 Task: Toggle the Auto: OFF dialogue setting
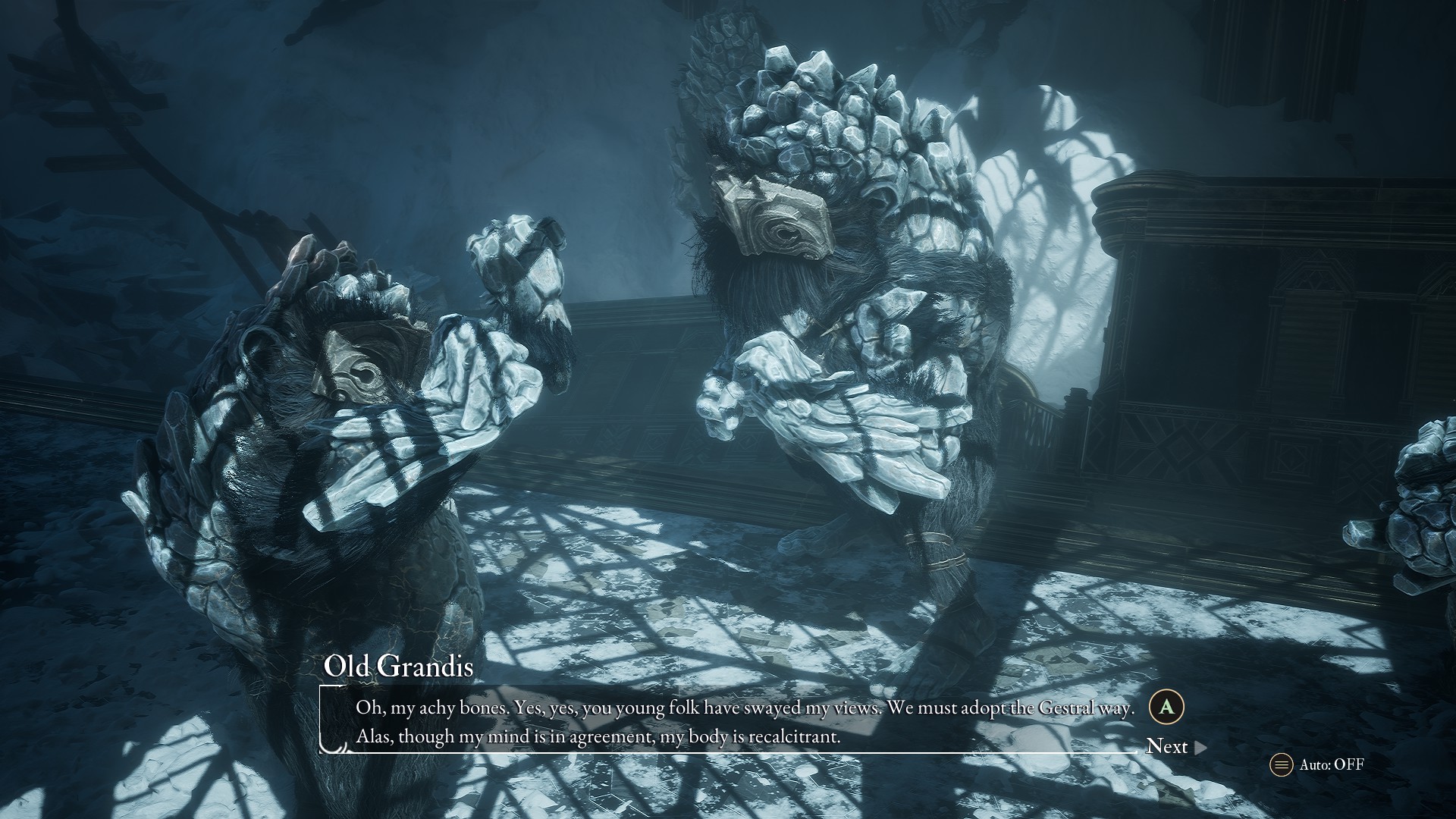point(1318,764)
